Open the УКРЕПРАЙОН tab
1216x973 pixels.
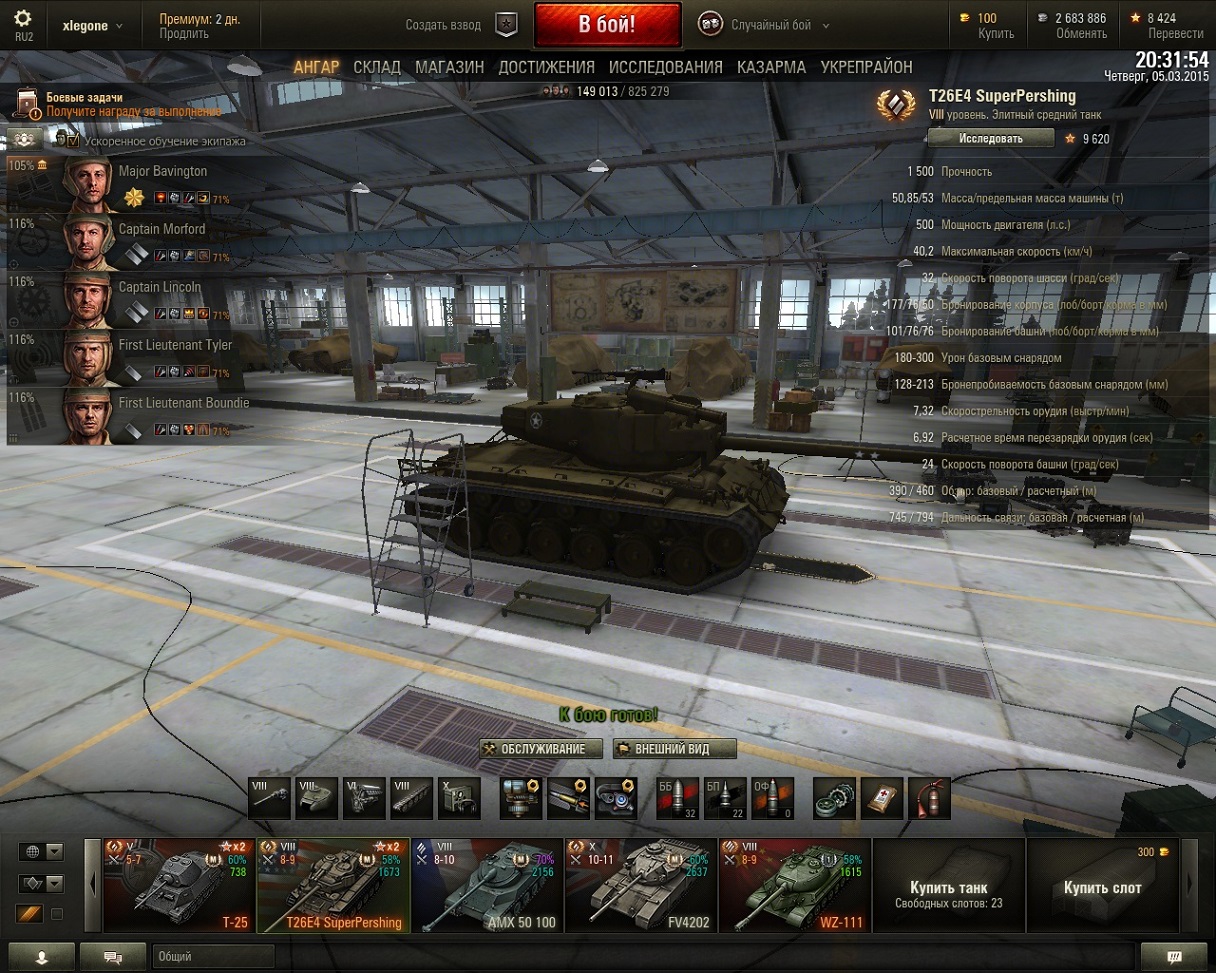(x=866, y=67)
